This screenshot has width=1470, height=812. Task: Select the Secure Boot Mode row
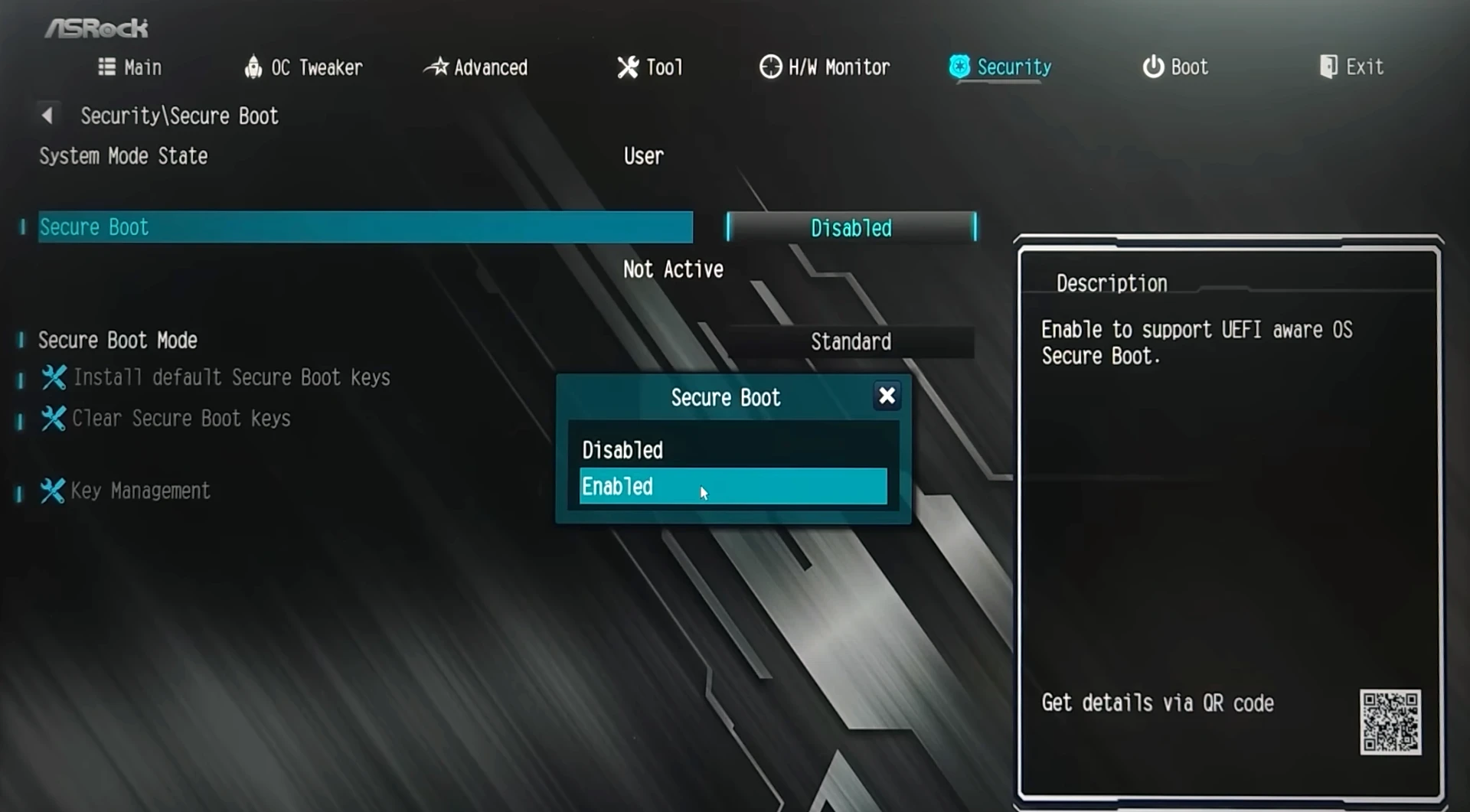coord(118,341)
